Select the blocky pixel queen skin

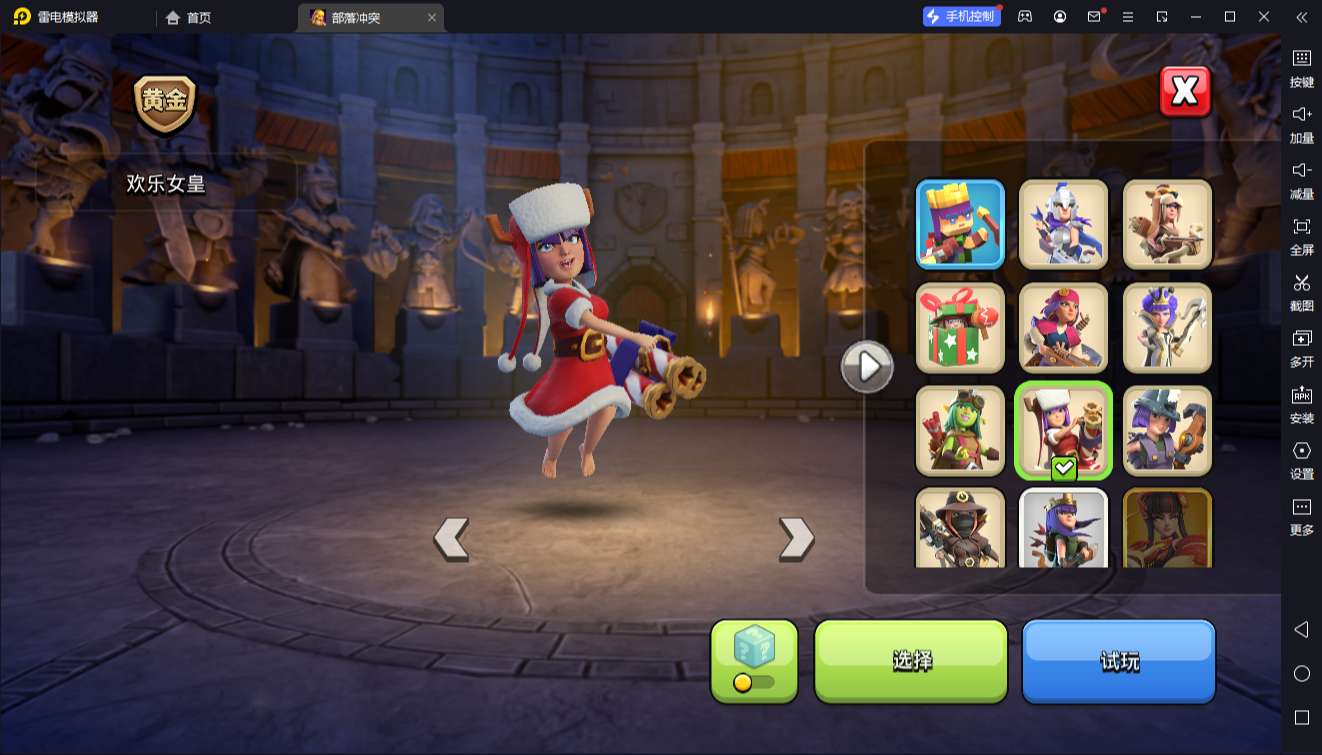[960, 224]
